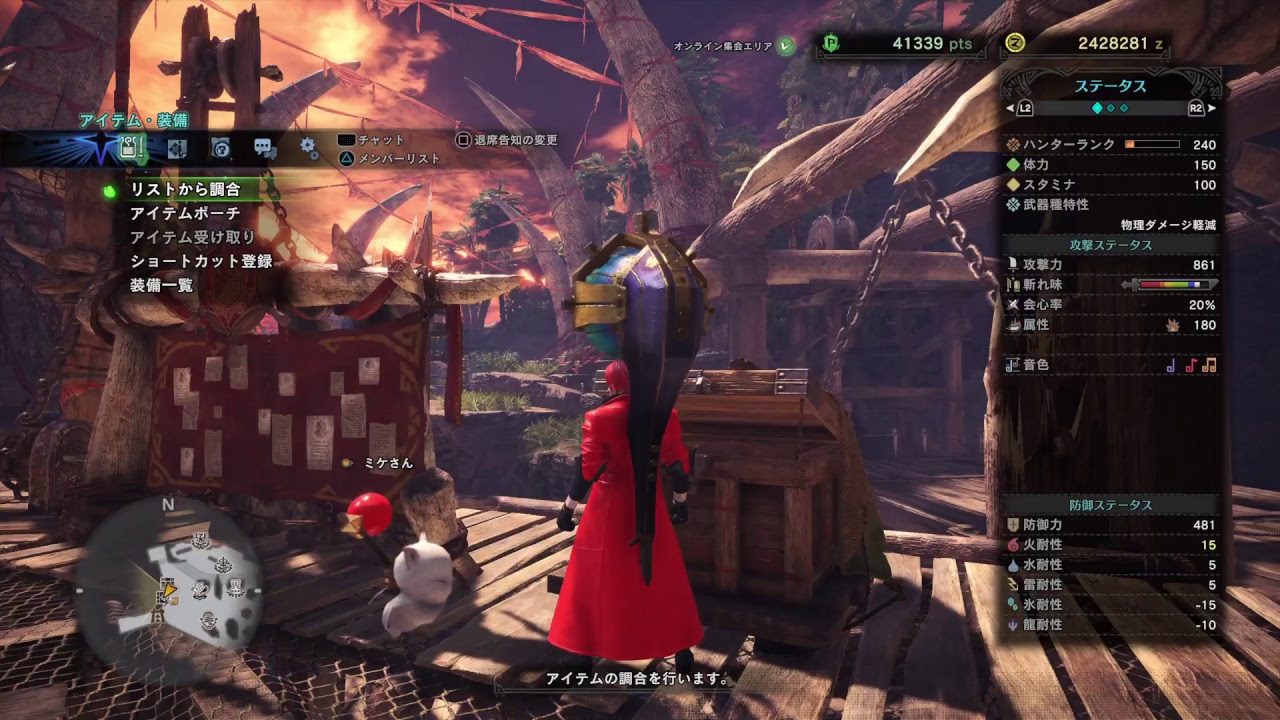This screenshot has width=1280, height=720.
Task: Open the communication chat bubbles icon
Action: (266, 147)
